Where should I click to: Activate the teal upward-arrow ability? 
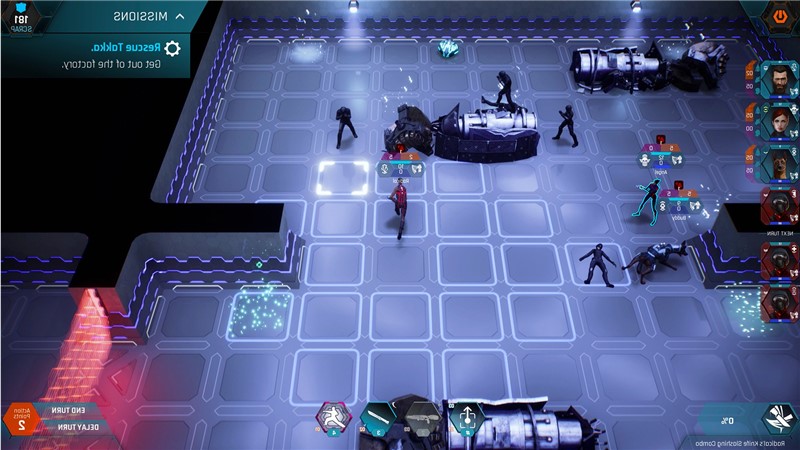(x=466, y=417)
